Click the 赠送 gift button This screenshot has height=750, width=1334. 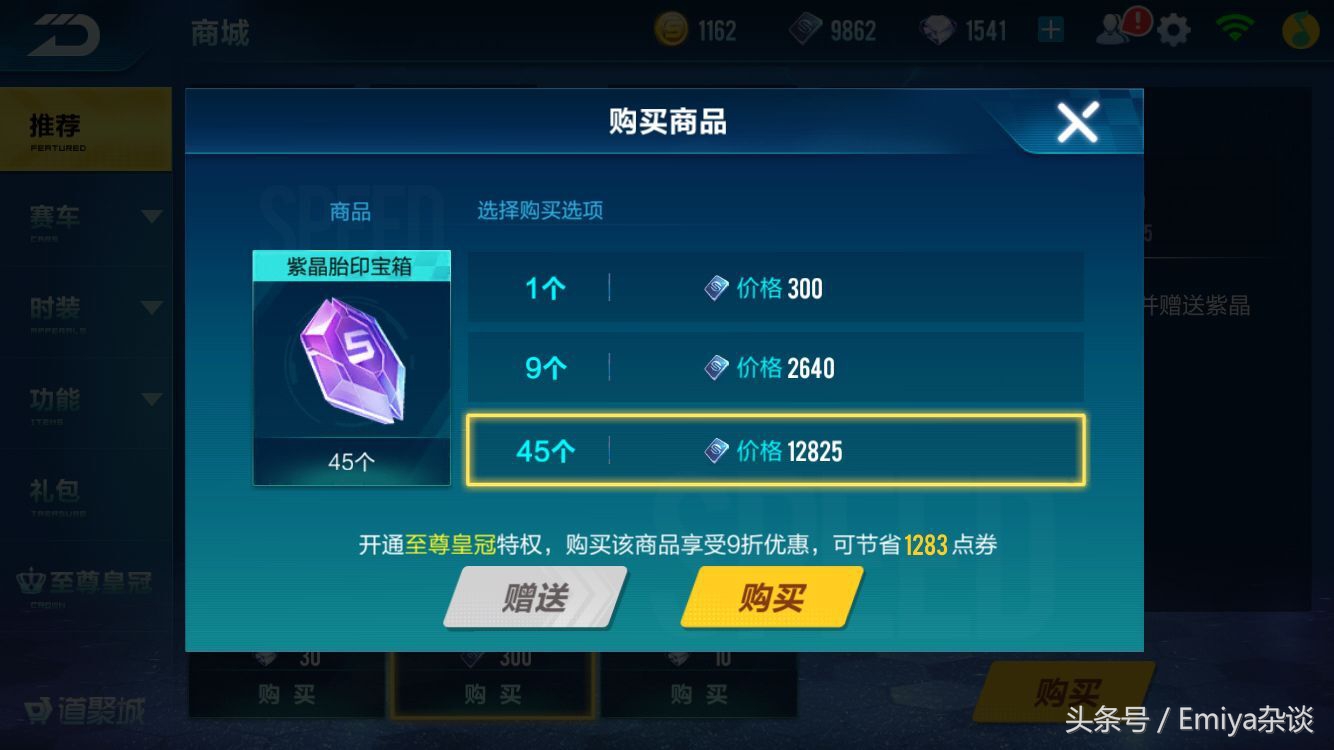535,597
